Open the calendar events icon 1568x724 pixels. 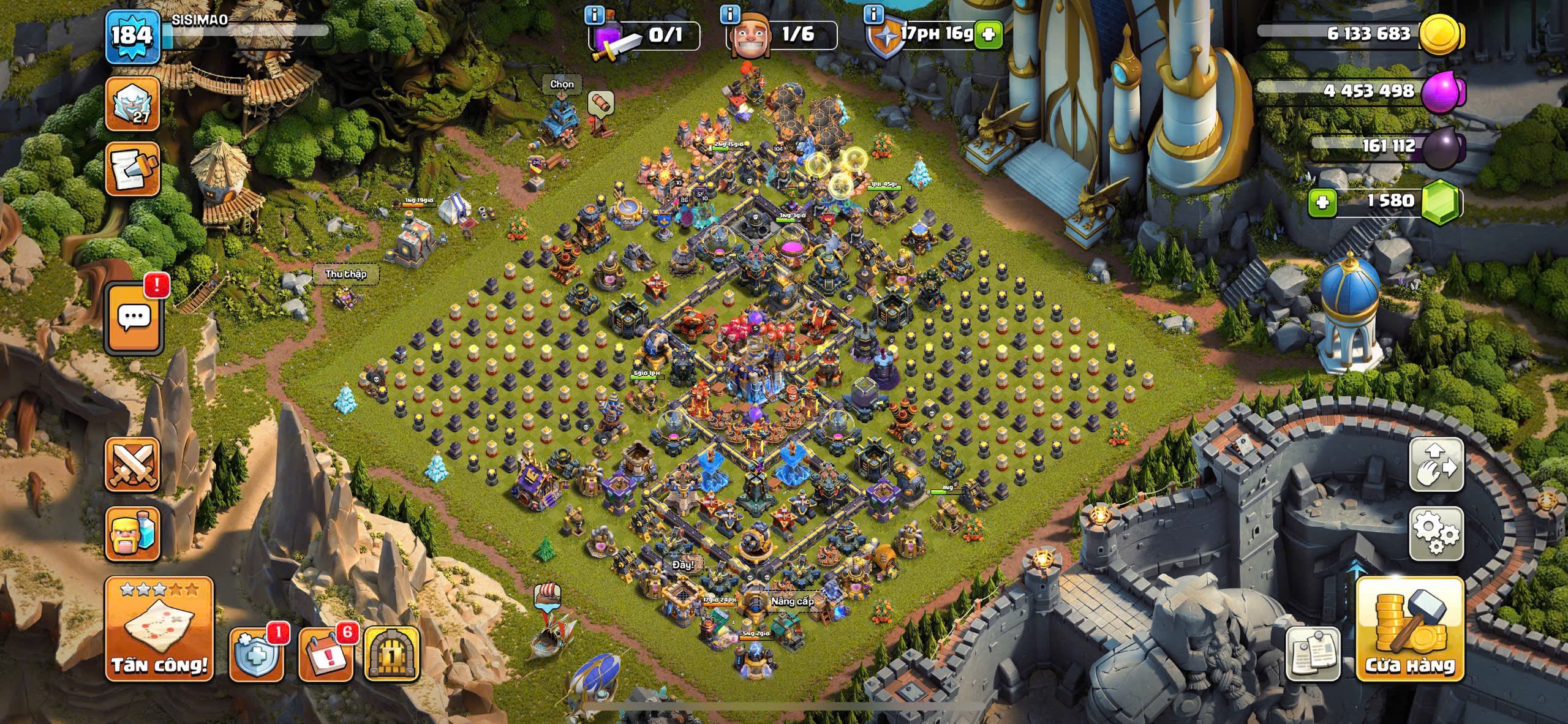(325, 654)
